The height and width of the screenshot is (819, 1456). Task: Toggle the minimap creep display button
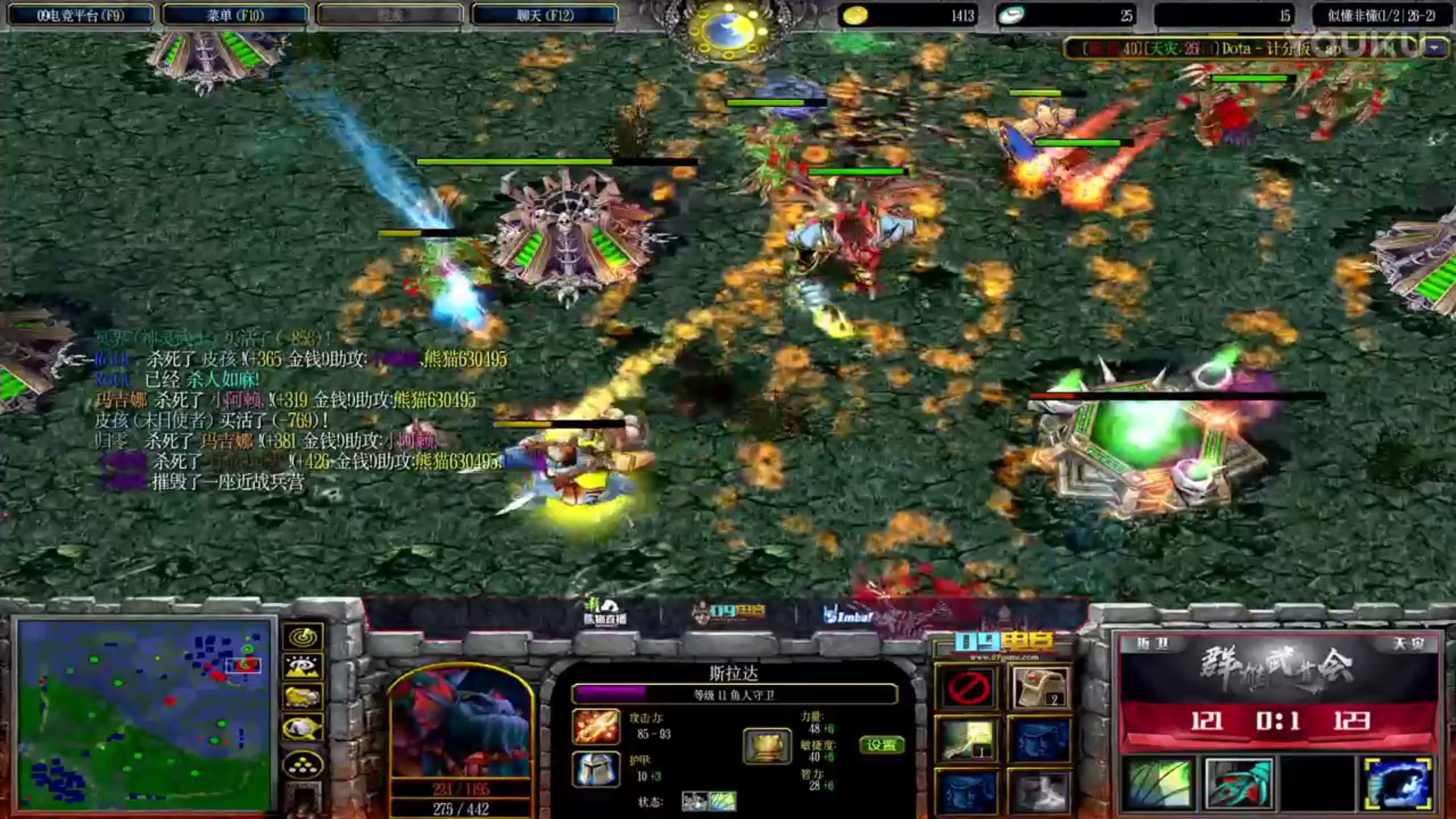(303, 729)
